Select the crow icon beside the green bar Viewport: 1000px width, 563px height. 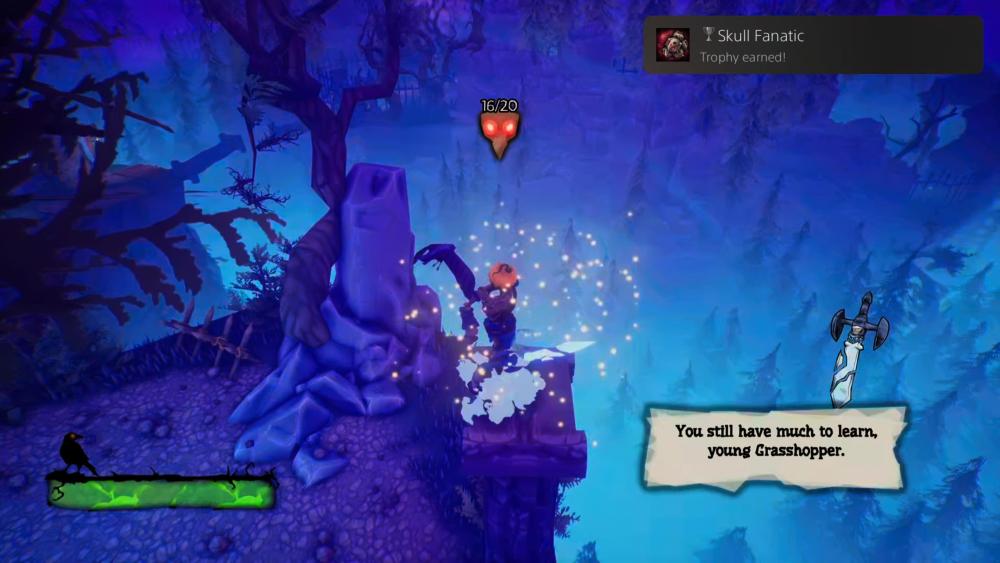point(76,455)
